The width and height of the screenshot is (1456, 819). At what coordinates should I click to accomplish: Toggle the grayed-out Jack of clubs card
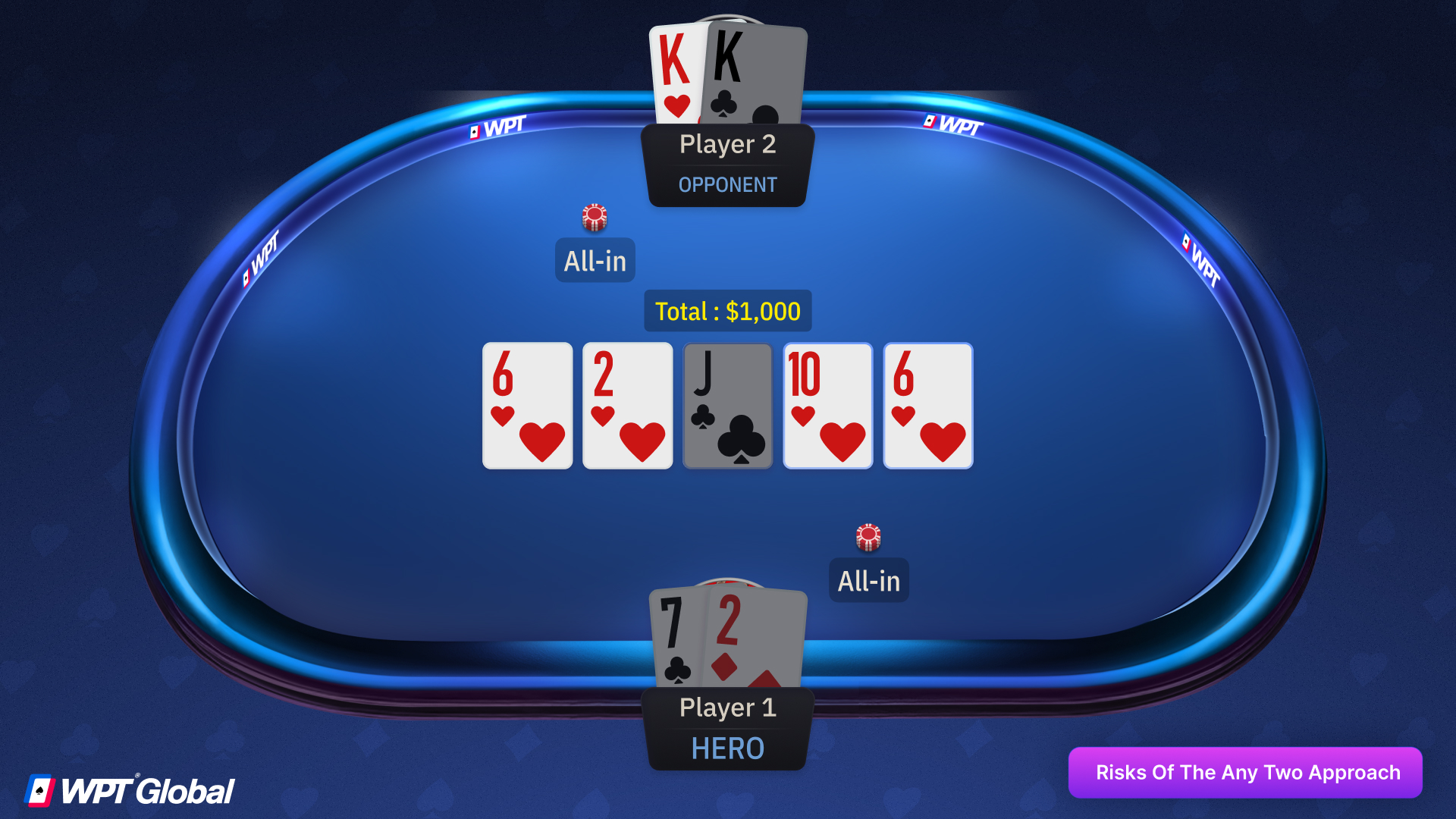point(726,406)
